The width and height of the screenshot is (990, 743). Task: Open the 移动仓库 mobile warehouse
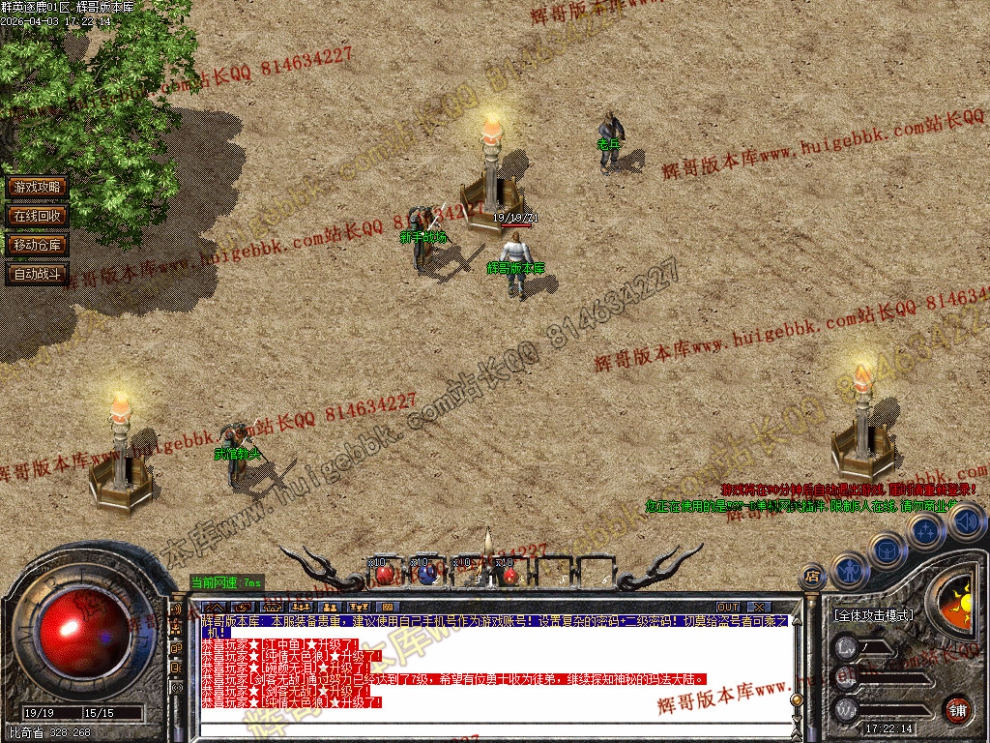[36, 245]
